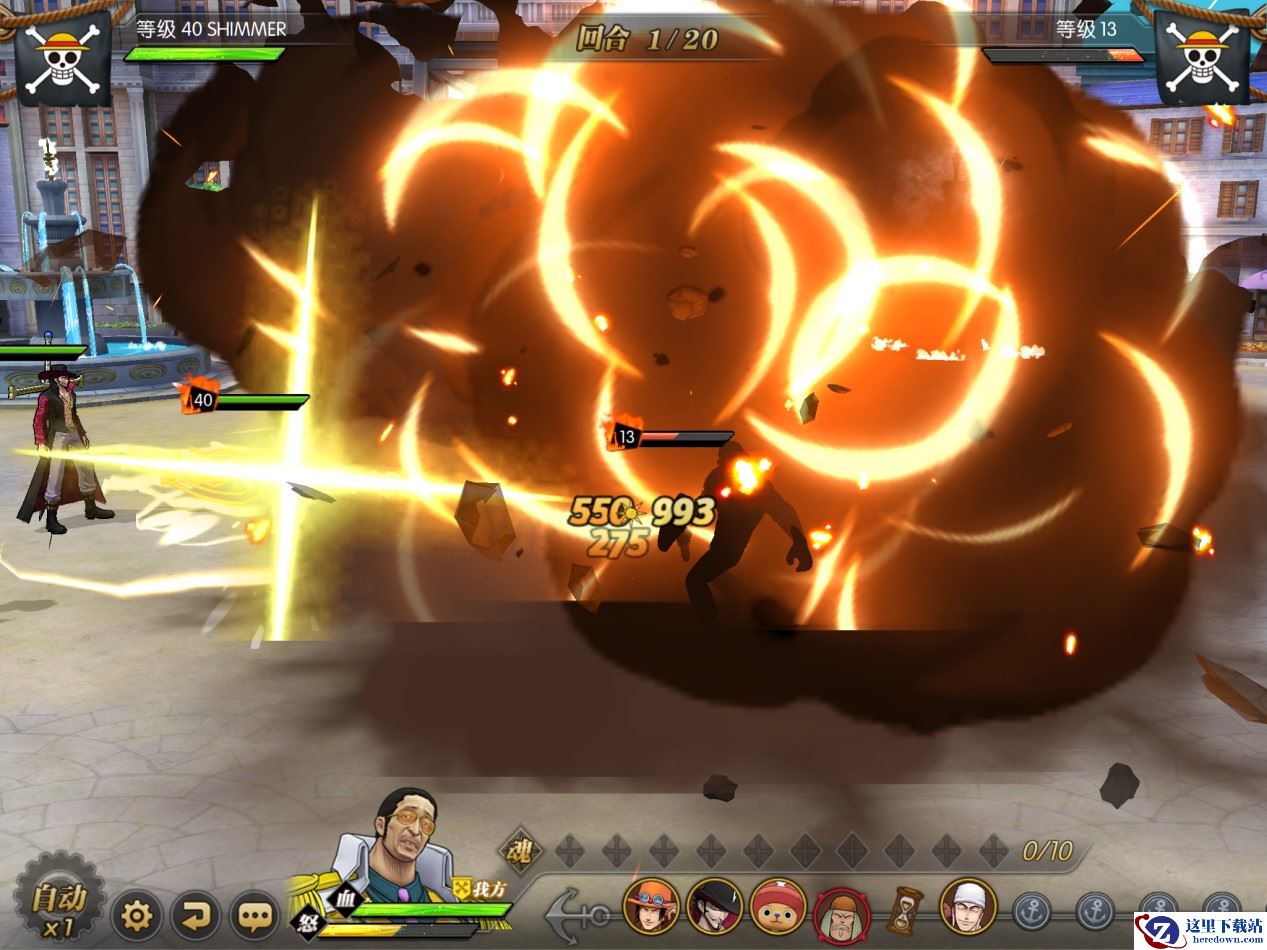Click the 魂 soul diamond icon
The width and height of the screenshot is (1267, 950).
tap(520, 852)
